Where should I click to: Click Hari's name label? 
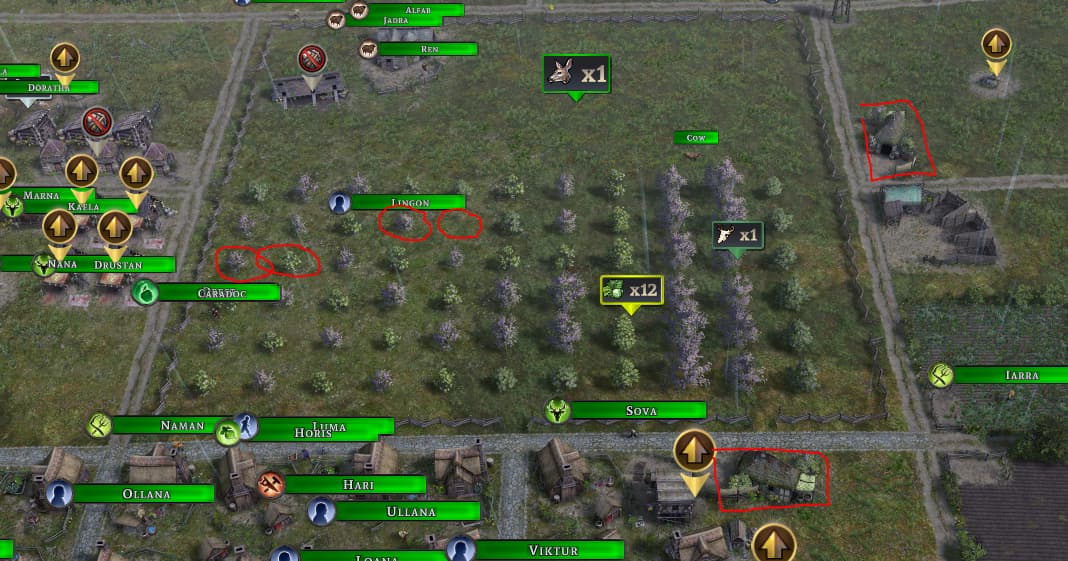[357, 485]
